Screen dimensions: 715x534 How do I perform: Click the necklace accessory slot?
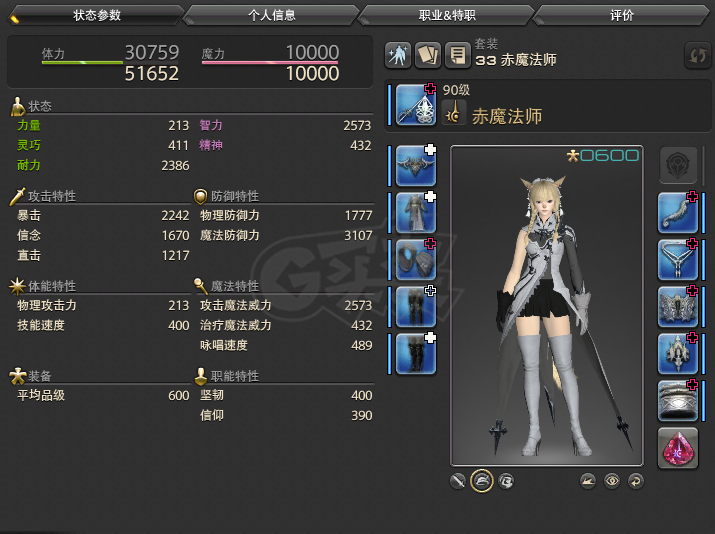click(677, 260)
